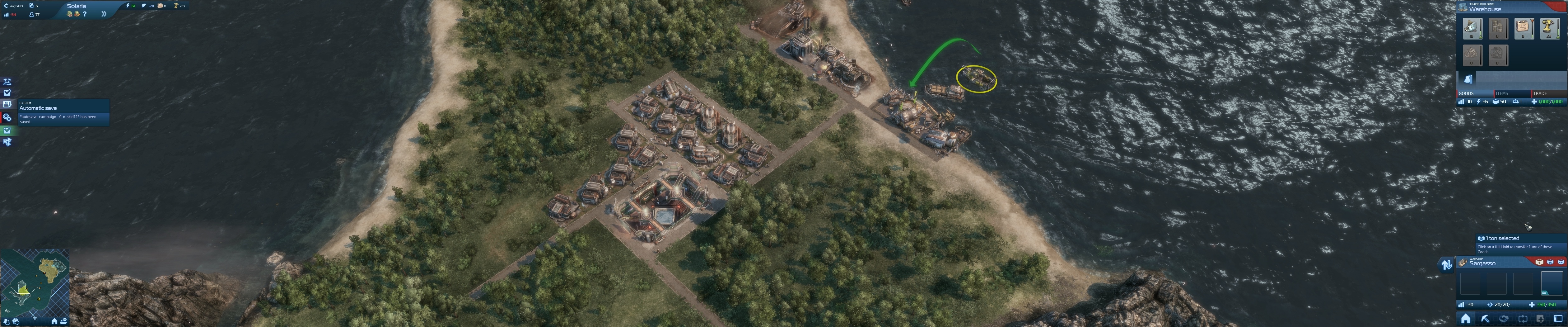Image resolution: width=1568 pixels, height=327 pixels.
Task: Click the Solaria question mark icon
Action: coord(85,14)
